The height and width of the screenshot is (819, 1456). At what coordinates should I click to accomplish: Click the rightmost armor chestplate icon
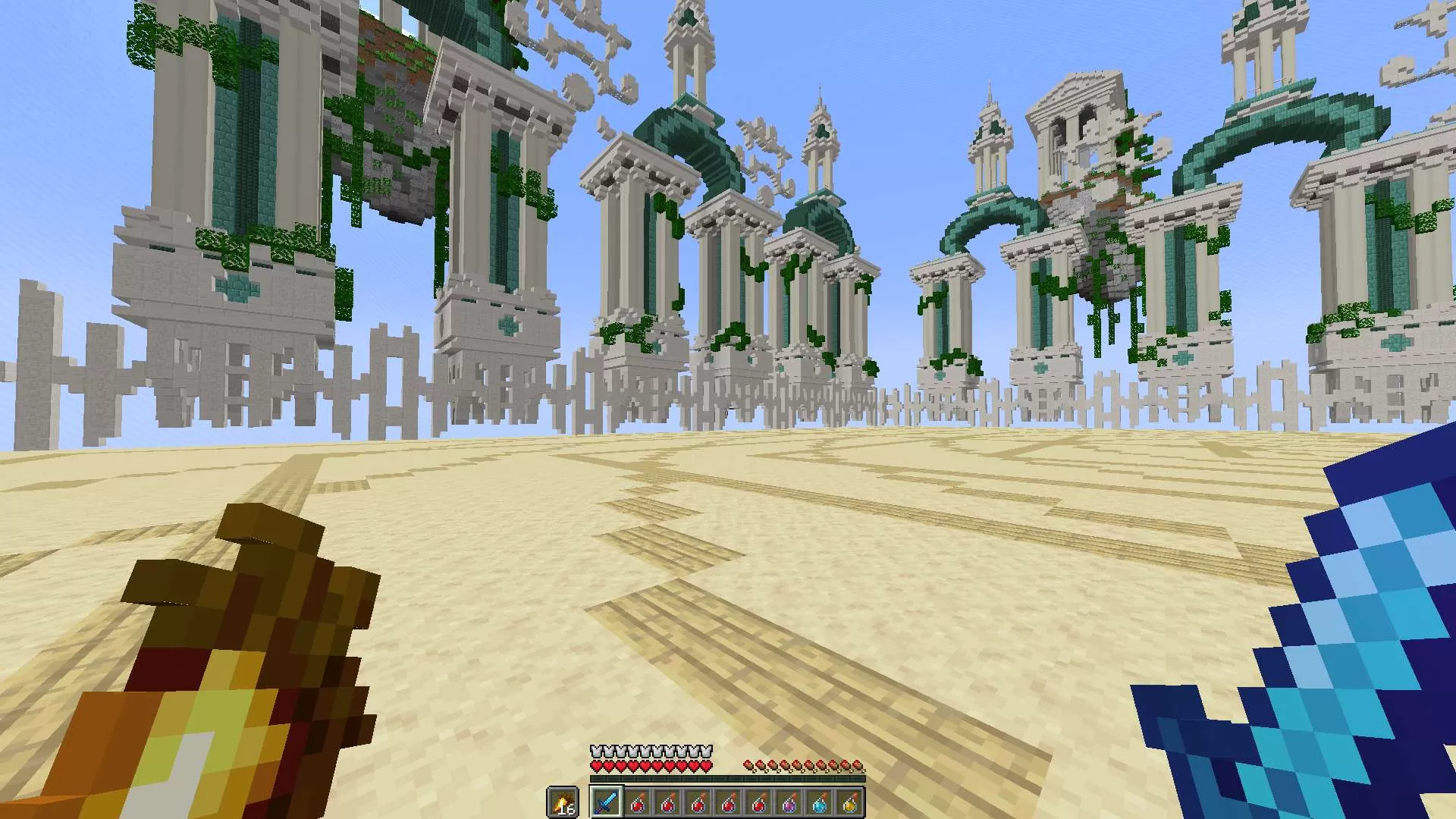click(705, 751)
